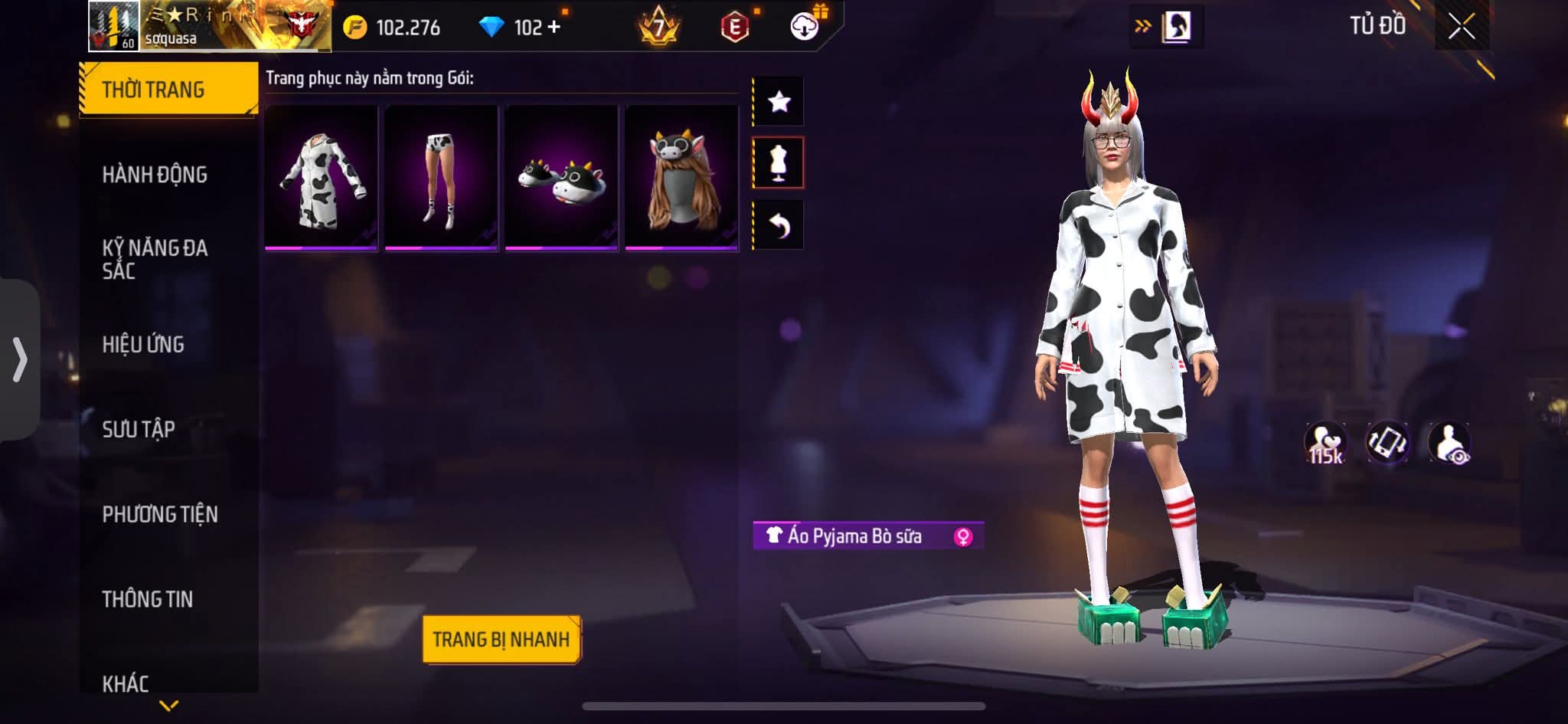Open the HÀNH ĐỘNG category
This screenshot has height=724, width=1568.
pos(155,175)
